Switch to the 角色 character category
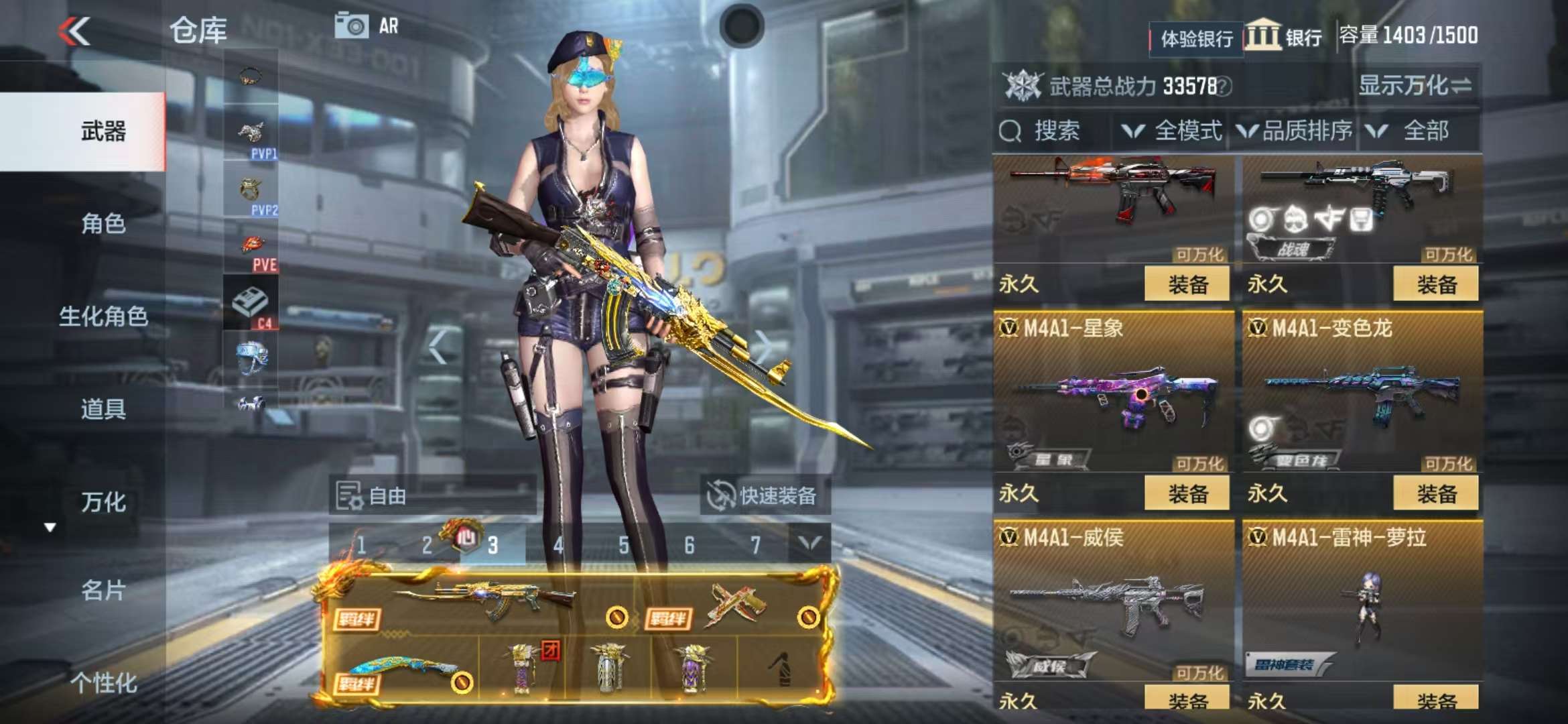Image resolution: width=1568 pixels, height=724 pixels. pyautogui.click(x=103, y=224)
